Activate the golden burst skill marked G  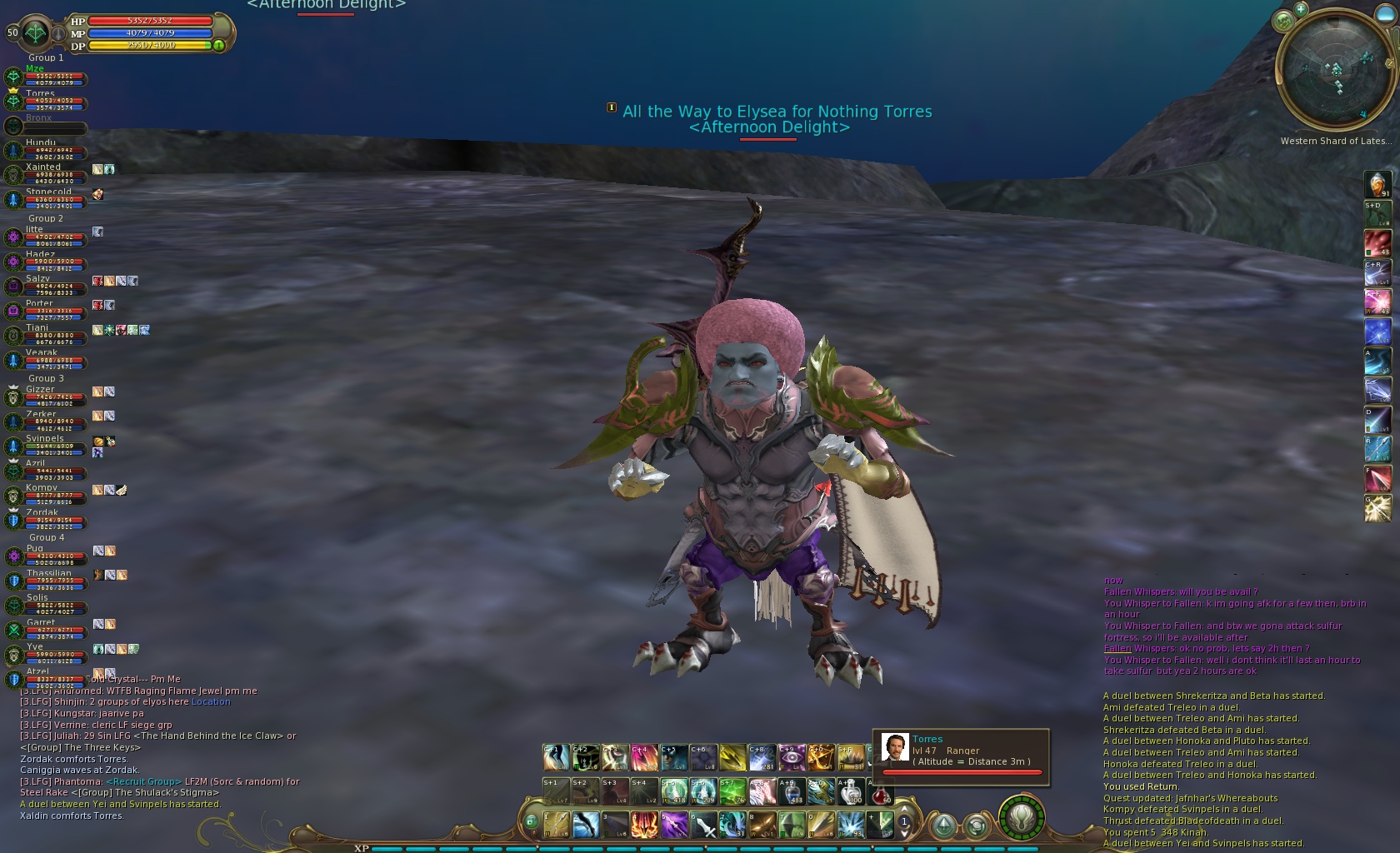pos(1377,508)
